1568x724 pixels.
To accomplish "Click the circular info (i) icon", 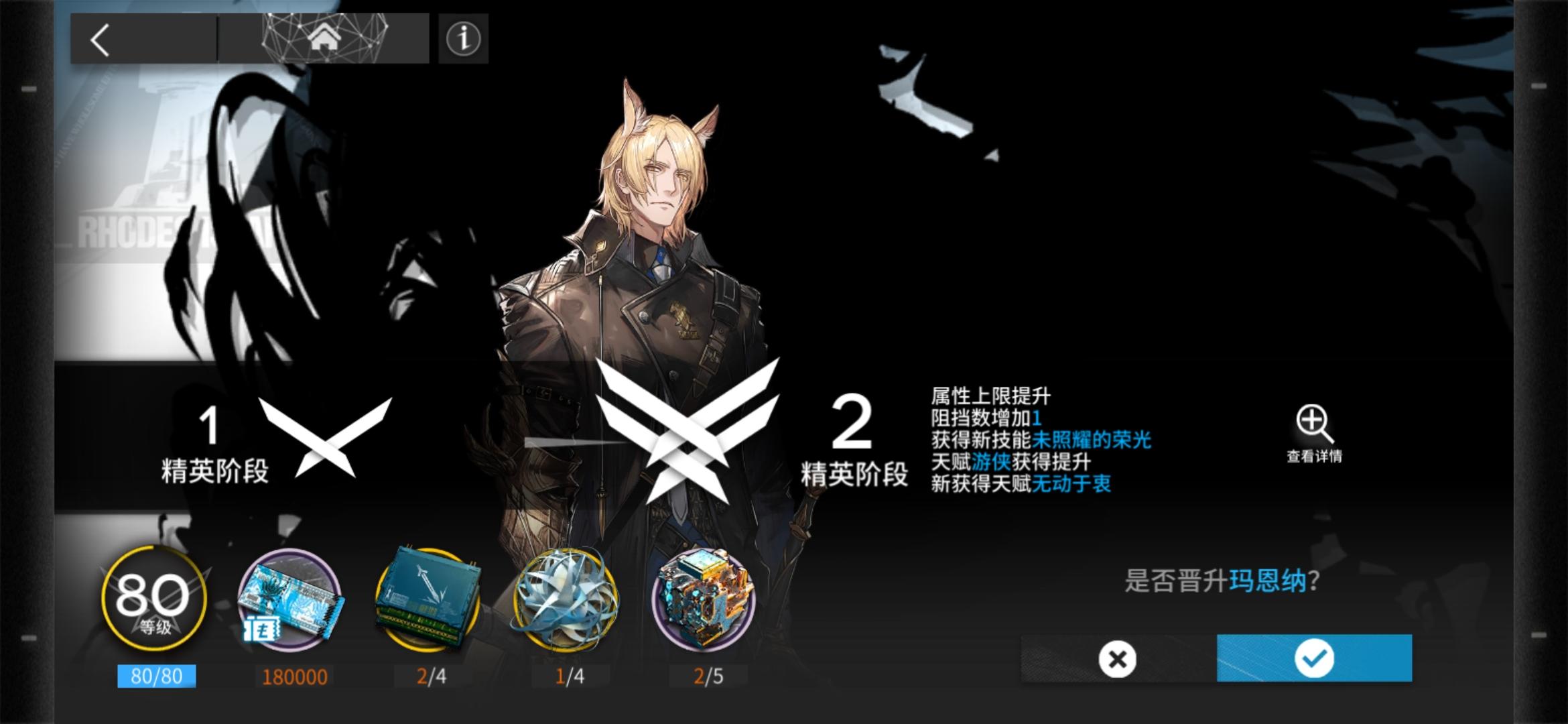I will tap(462, 40).
